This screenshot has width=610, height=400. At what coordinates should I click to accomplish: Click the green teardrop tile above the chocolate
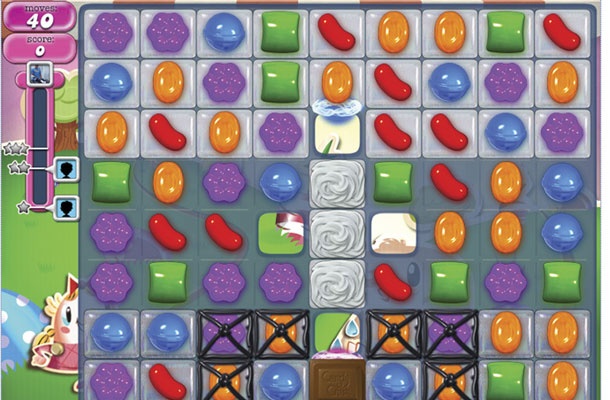[x=333, y=331]
